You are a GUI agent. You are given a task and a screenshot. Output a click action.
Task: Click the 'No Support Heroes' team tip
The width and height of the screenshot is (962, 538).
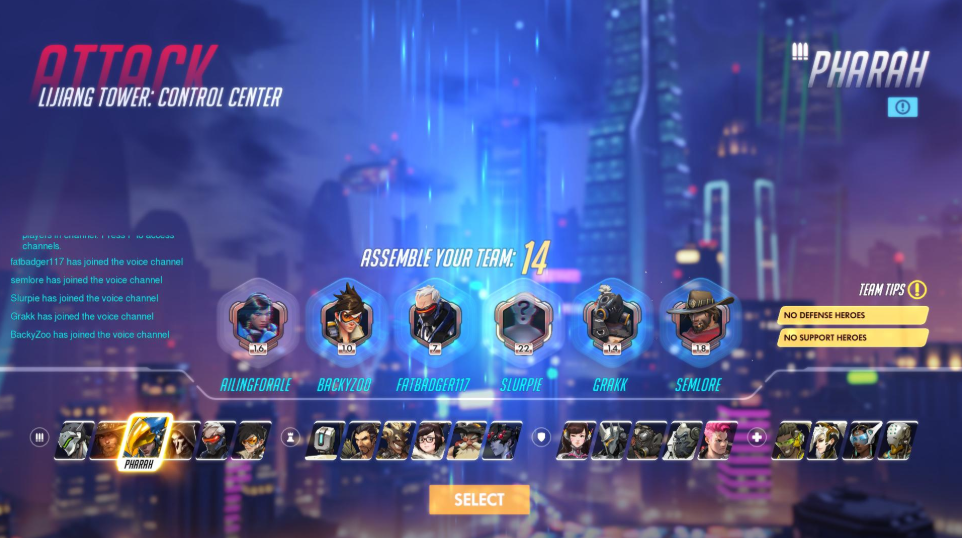852,338
